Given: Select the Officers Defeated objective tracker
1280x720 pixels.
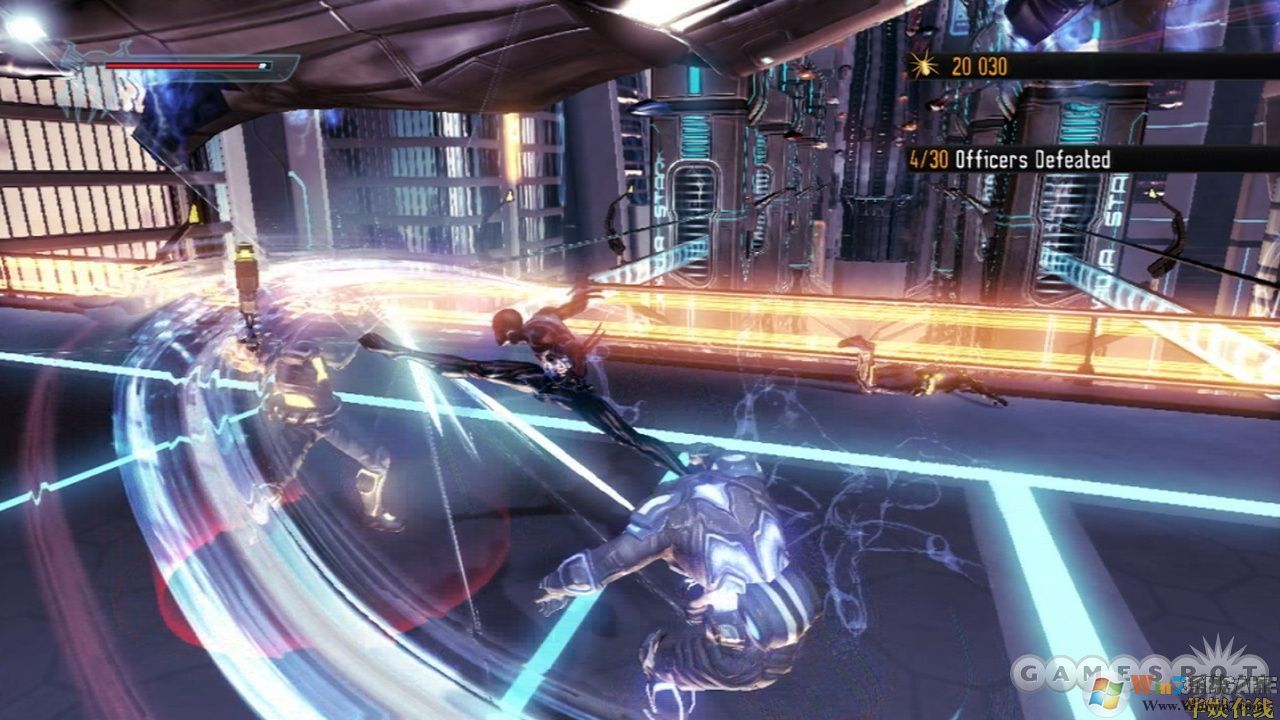Looking at the screenshot, I should point(1010,159).
